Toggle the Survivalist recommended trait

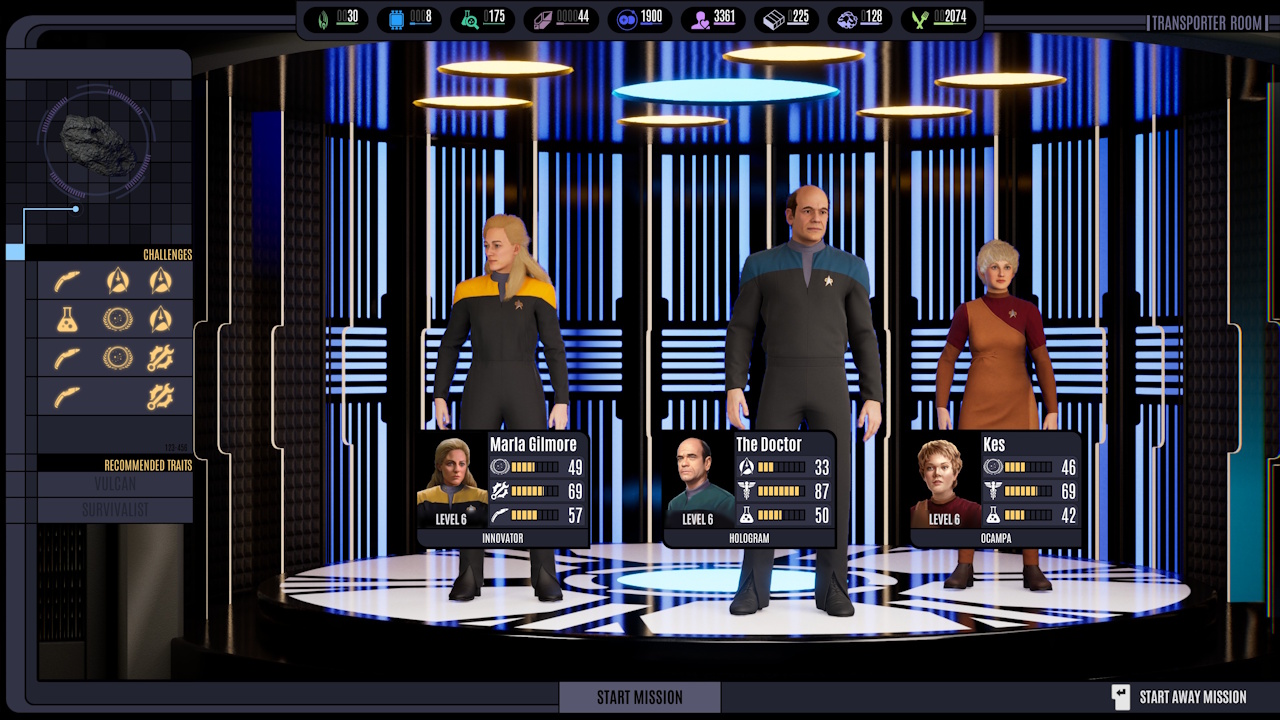[113, 507]
